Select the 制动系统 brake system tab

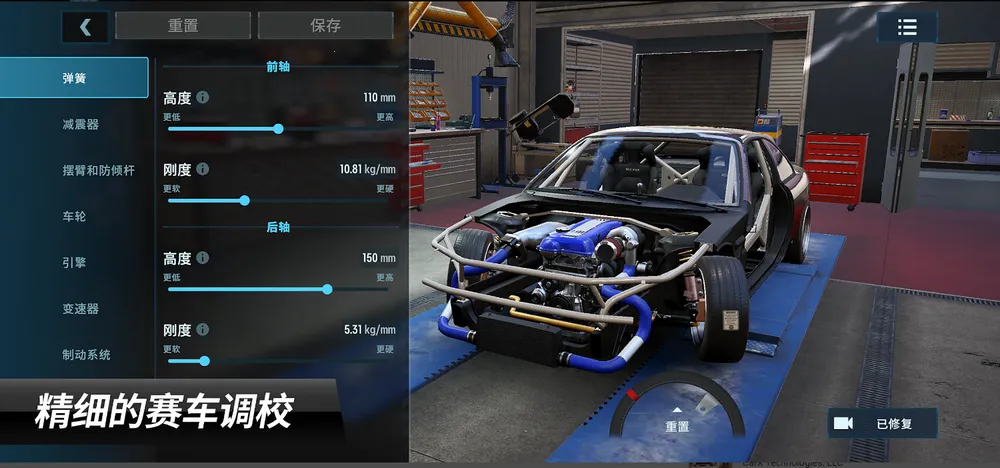coord(86,354)
